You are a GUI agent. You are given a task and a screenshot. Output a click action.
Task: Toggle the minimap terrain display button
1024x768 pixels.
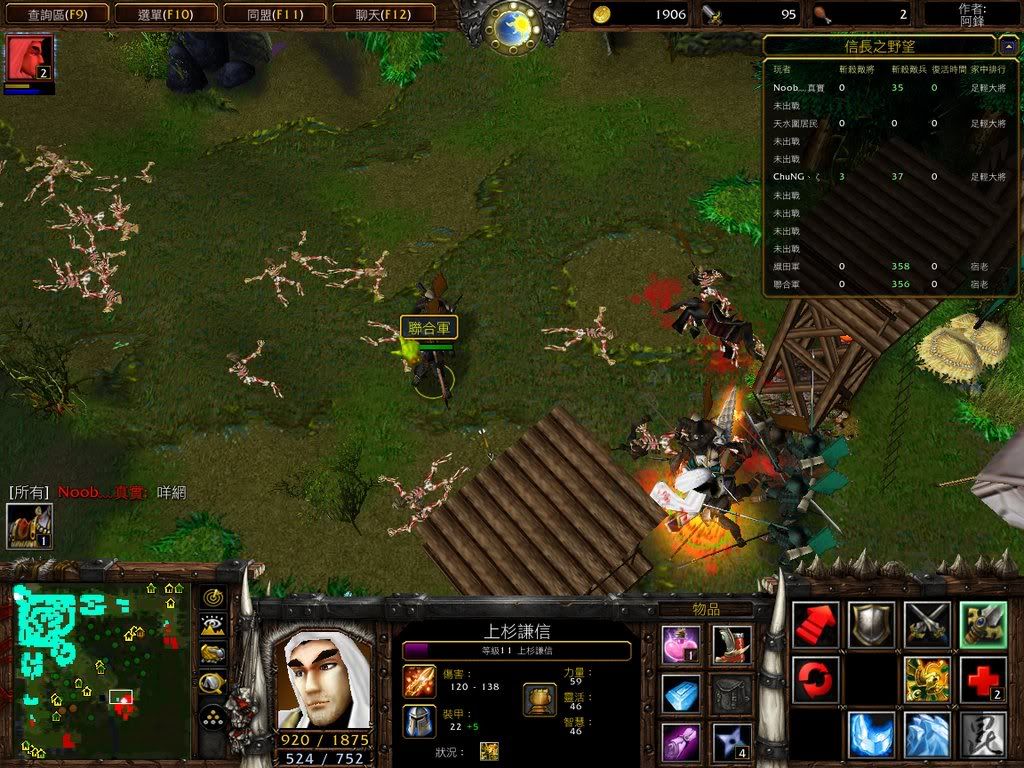(x=213, y=626)
